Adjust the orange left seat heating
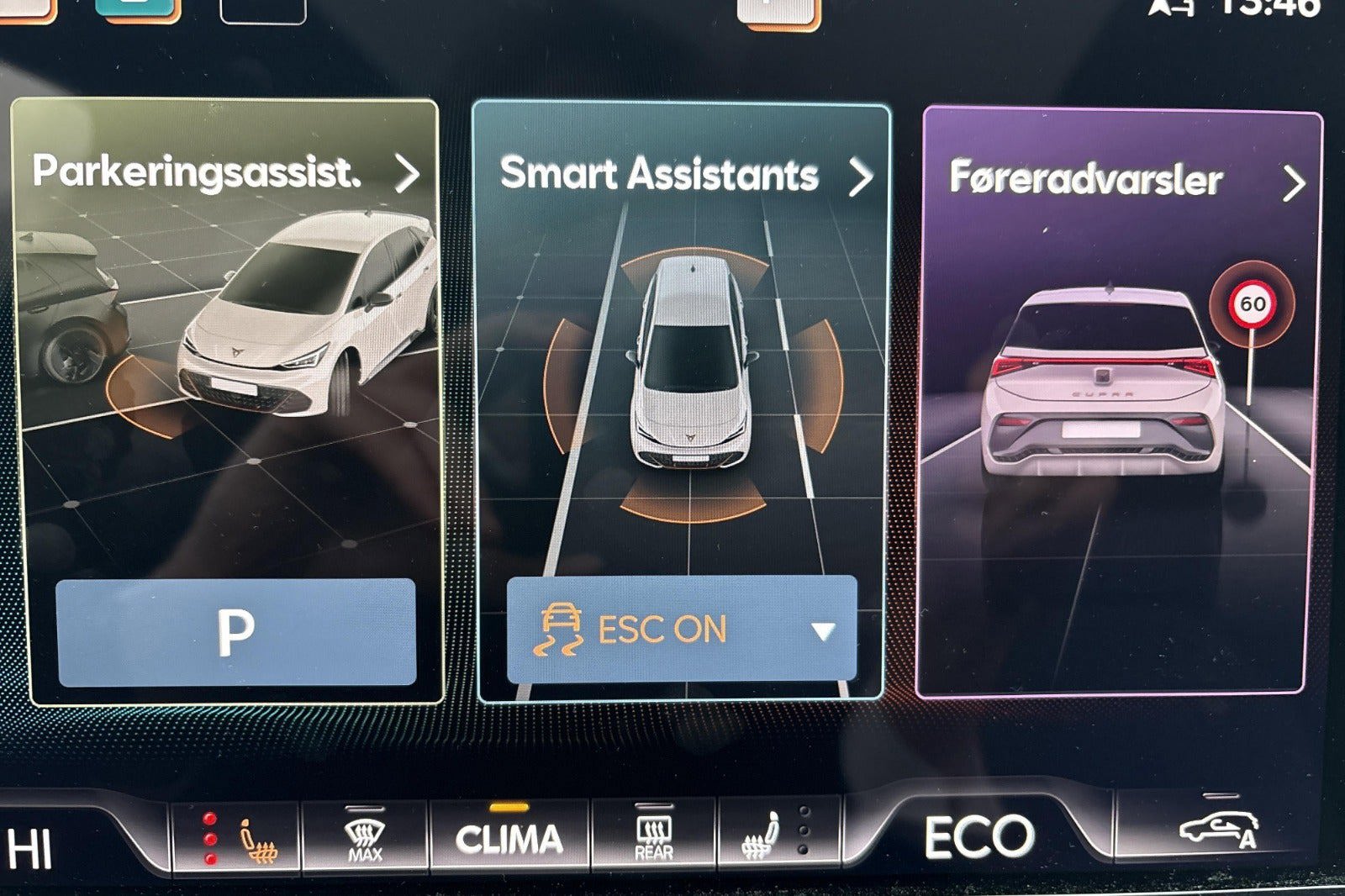The image size is (1345, 896). (251, 839)
